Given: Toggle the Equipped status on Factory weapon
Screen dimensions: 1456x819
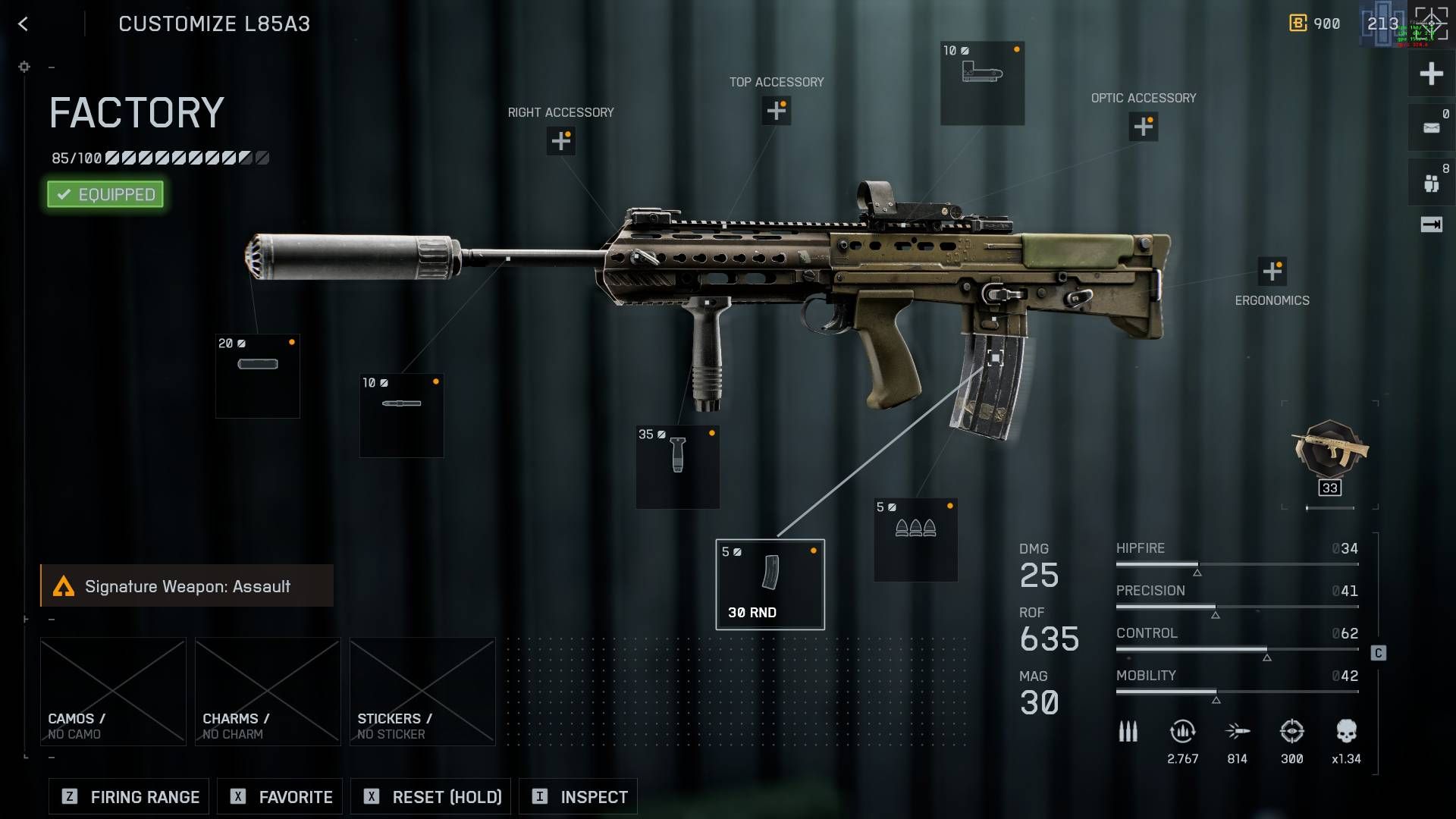Looking at the screenshot, I should 105,194.
